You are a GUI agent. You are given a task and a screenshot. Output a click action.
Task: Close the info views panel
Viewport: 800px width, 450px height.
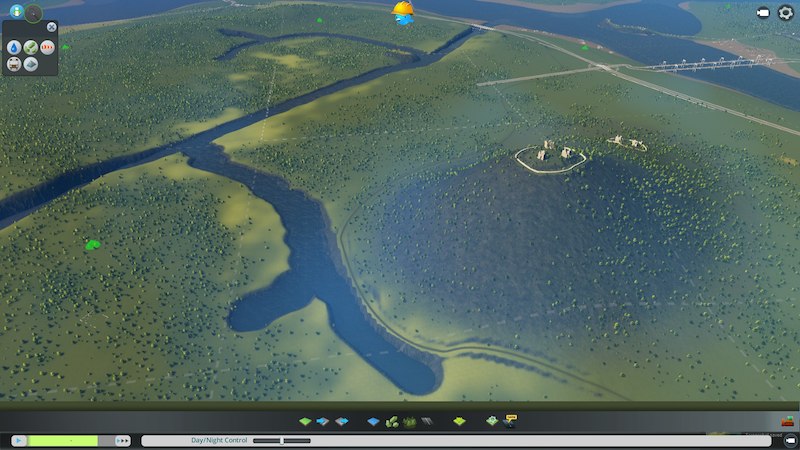52,27
